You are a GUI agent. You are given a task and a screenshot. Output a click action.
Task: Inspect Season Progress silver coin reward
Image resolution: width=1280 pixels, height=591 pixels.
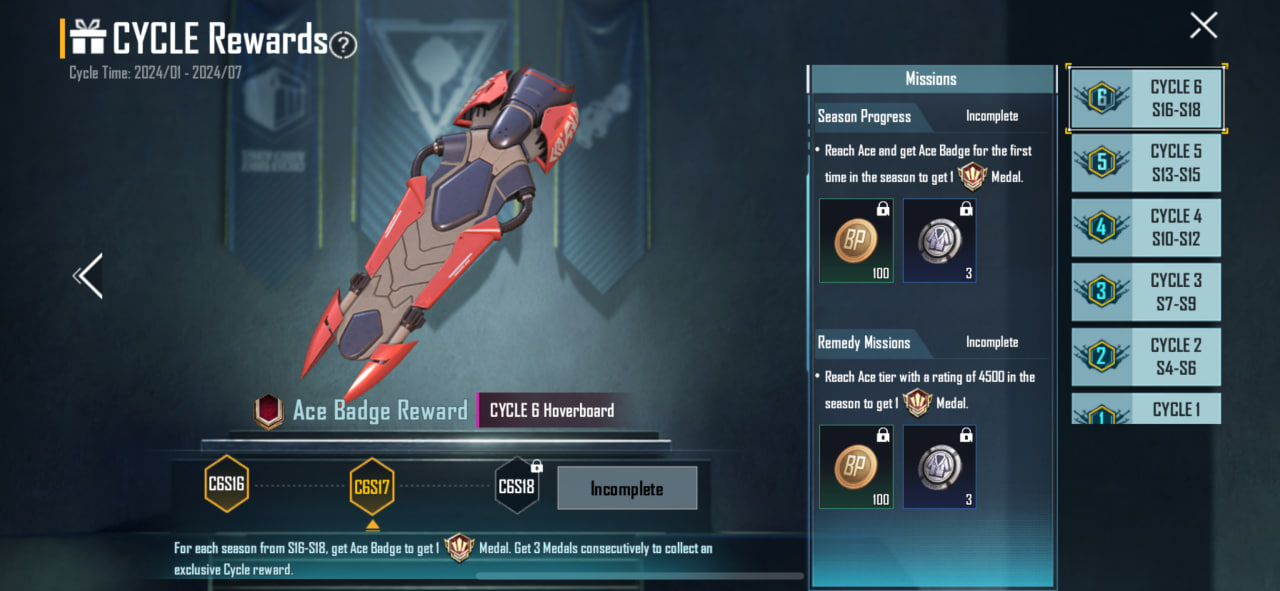[939, 240]
